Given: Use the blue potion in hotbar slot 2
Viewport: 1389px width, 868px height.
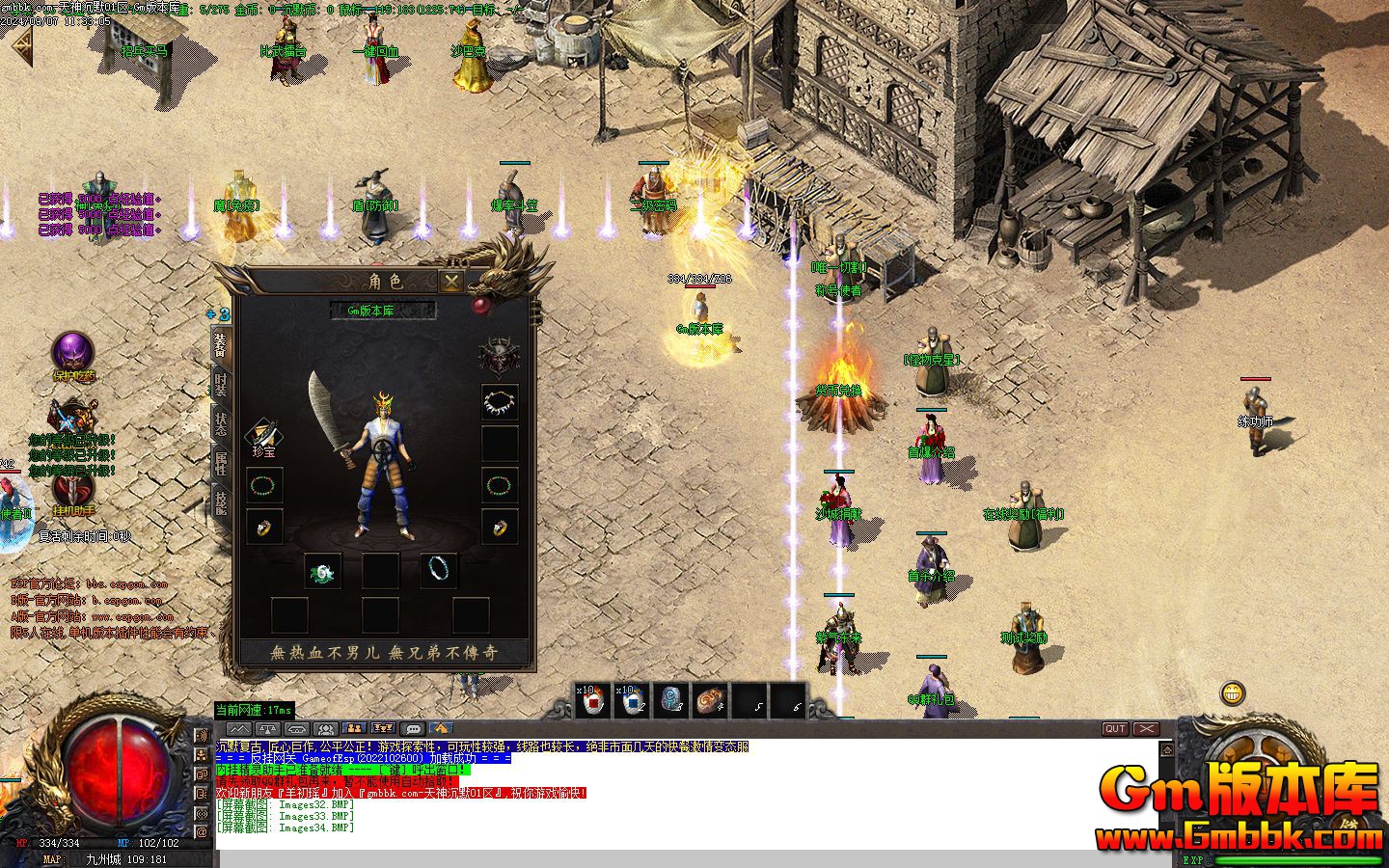Looking at the screenshot, I should [633, 701].
